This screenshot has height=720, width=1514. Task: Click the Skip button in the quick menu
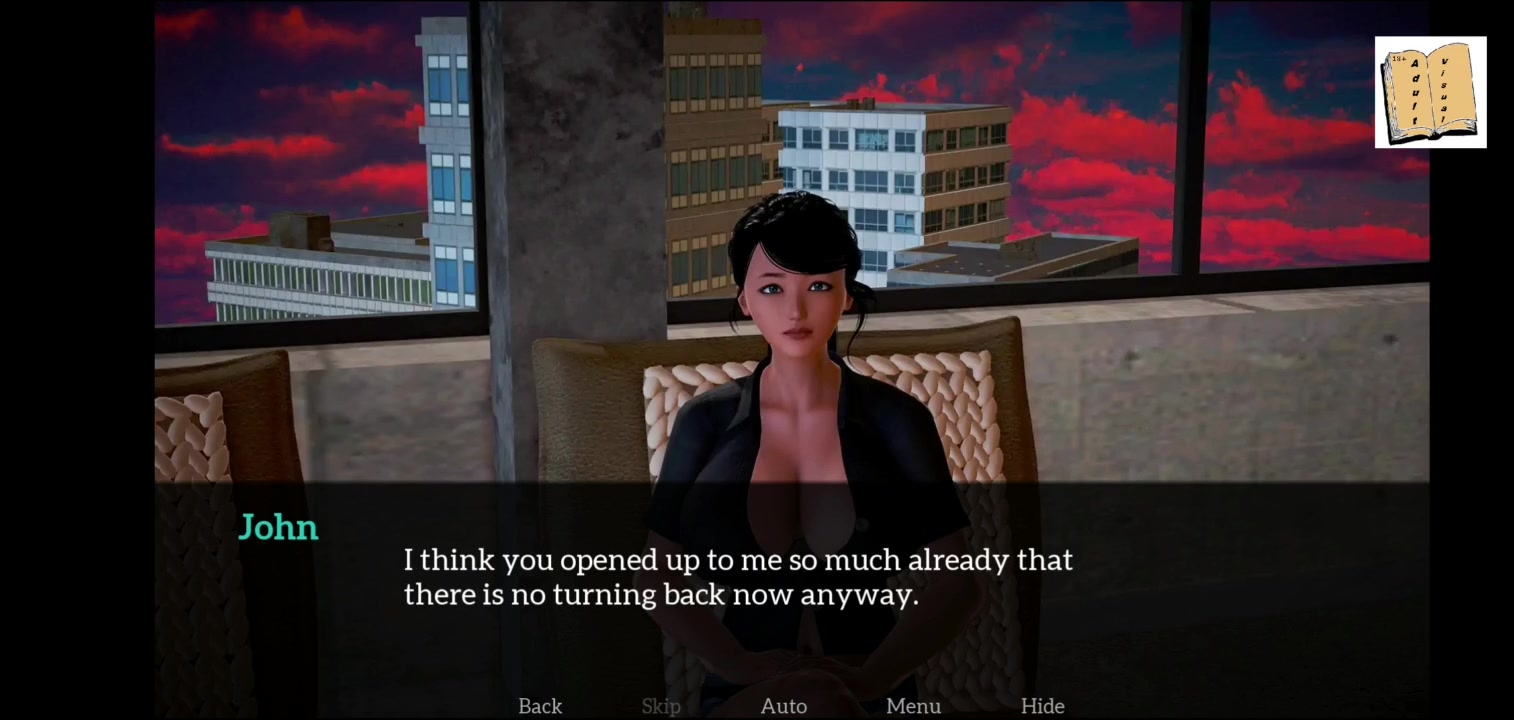pyautogui.click(x=661, y=706)
